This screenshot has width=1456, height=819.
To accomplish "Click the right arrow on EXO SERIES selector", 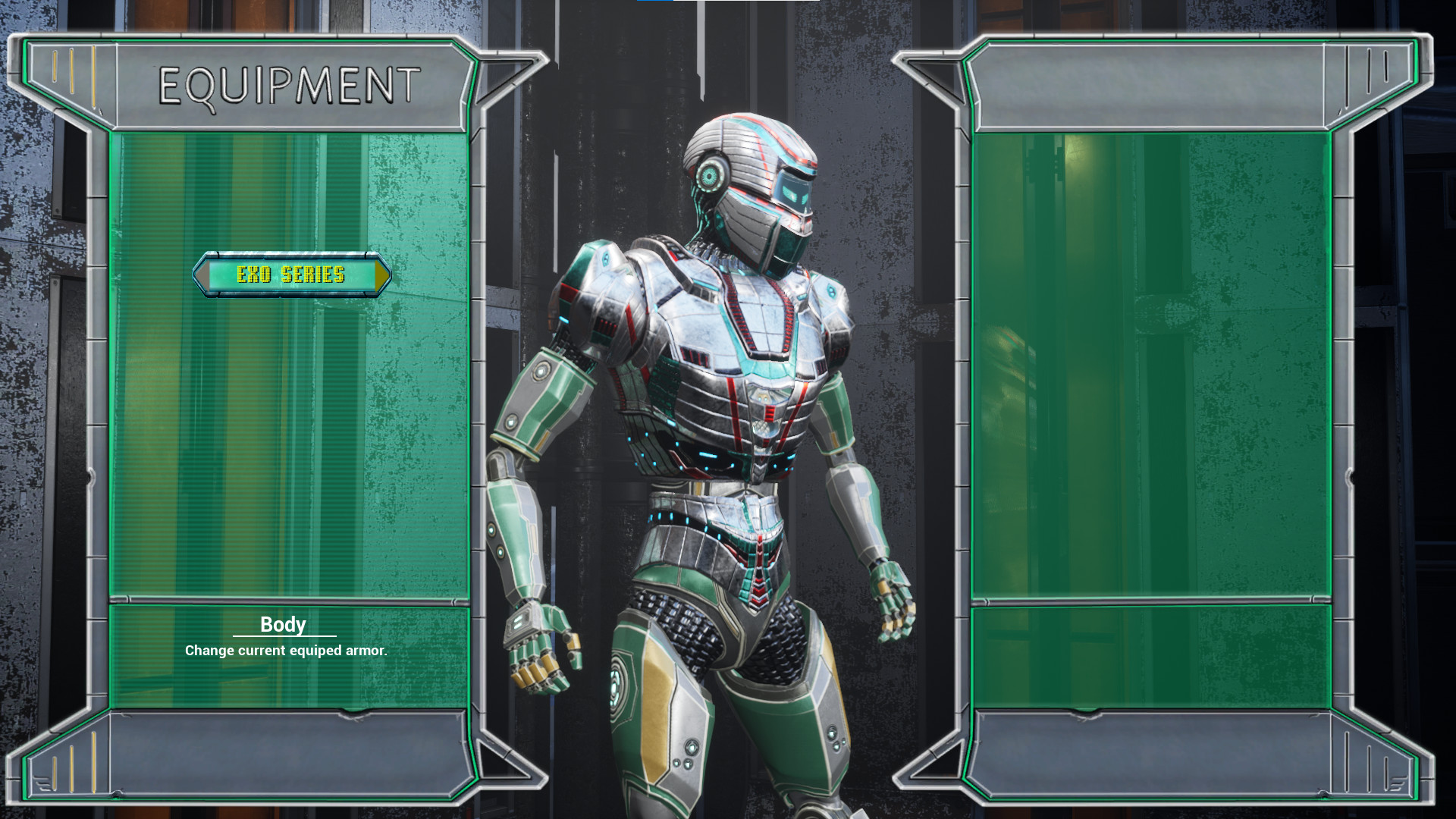I will pyautogui.click(x=381, y=274).
